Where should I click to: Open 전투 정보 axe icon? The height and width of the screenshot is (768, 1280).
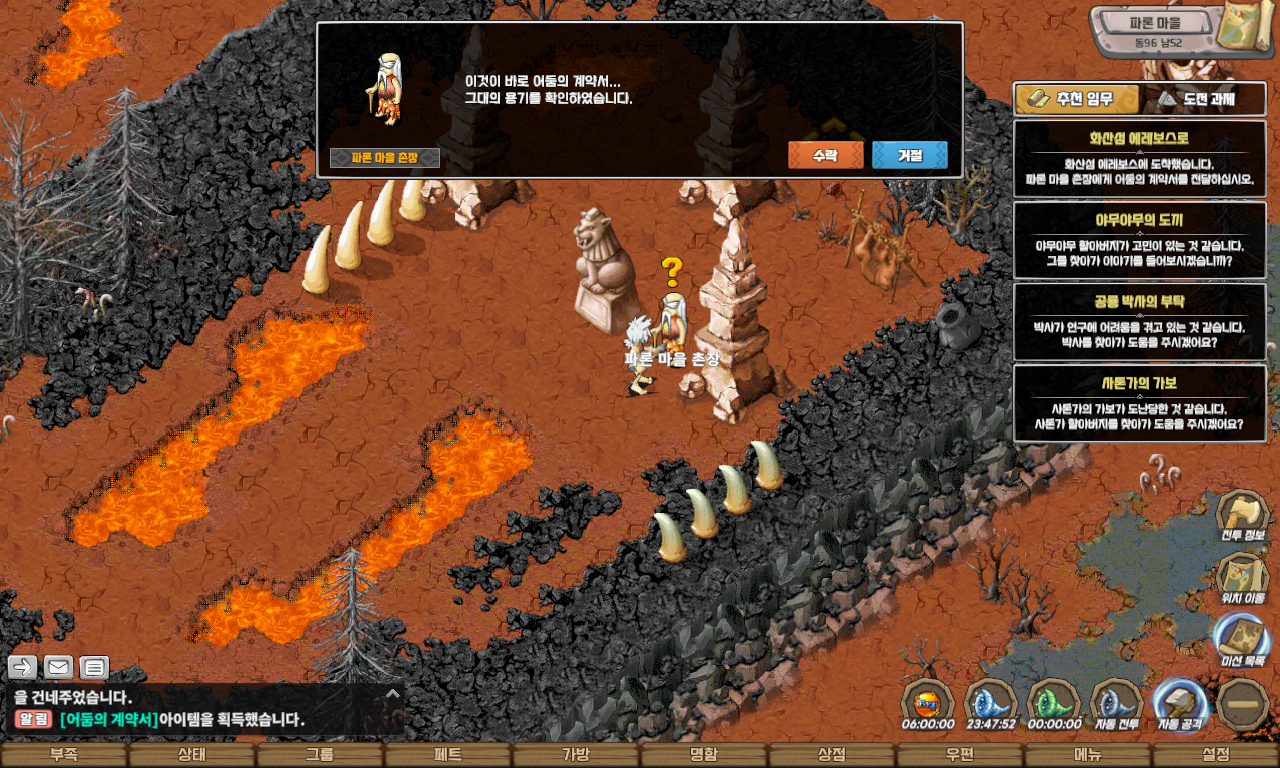coord(1242,516)
